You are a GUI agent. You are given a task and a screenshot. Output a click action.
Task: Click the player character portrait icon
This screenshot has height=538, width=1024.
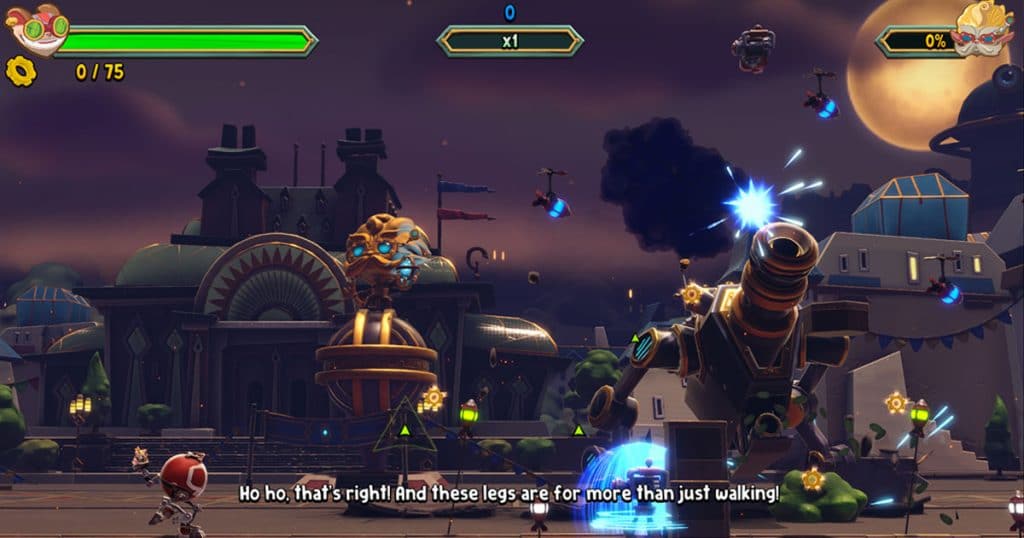point(37,28)
